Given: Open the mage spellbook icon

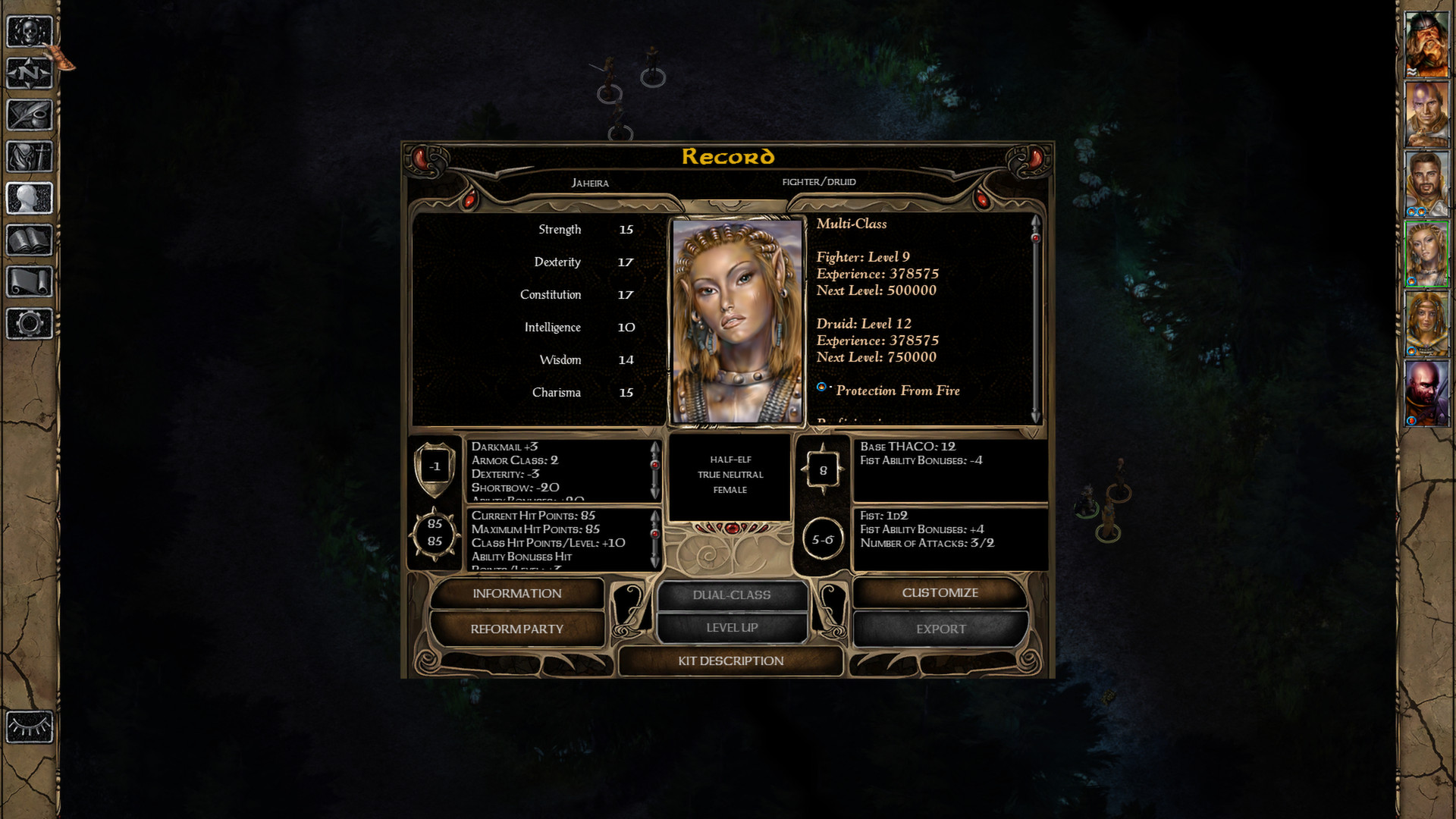Looking at the screenshot, I should point(29,240).
